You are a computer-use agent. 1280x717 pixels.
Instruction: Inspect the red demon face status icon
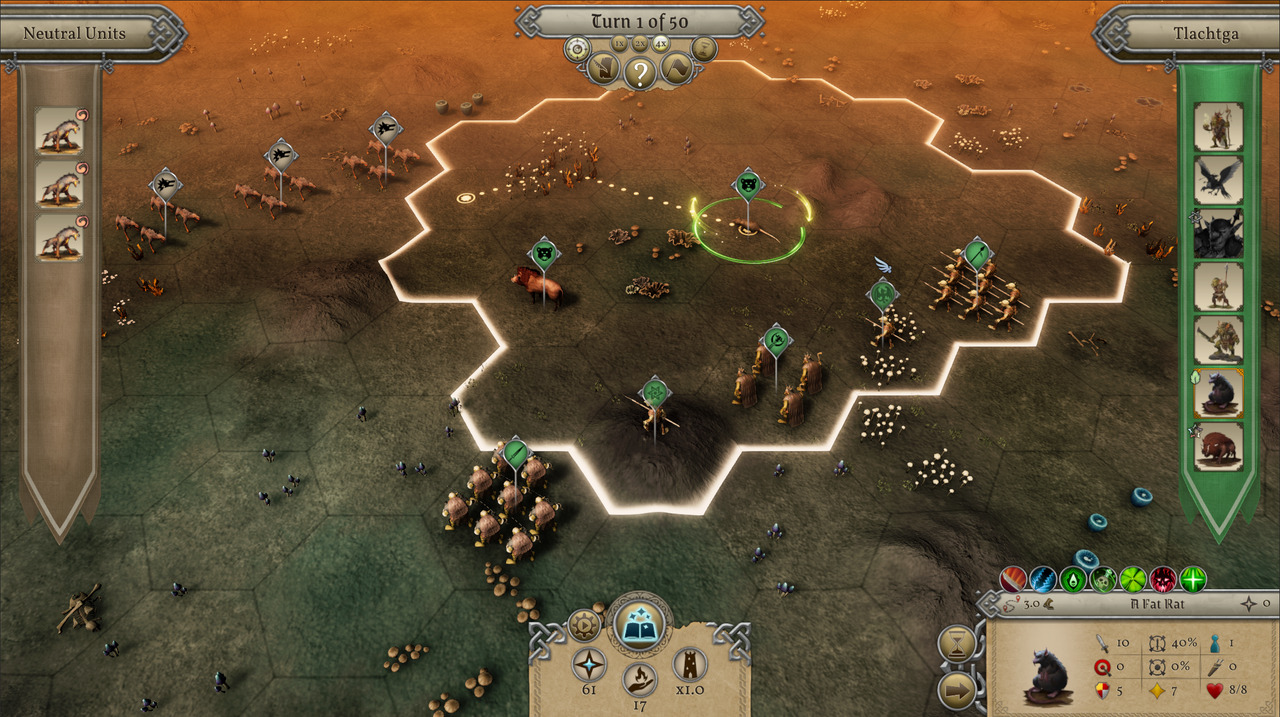pos(1163,579)
